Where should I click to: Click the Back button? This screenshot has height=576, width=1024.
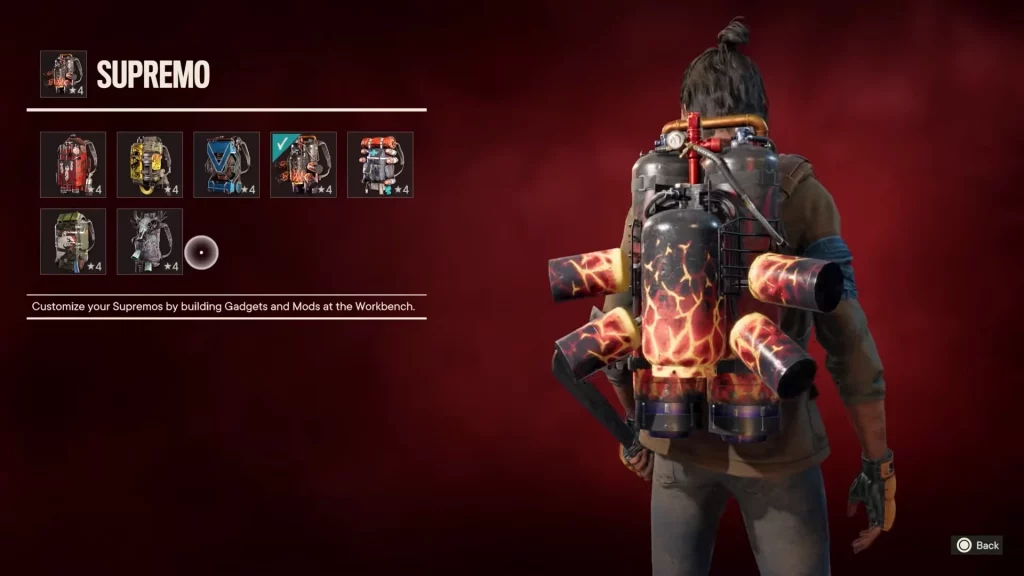(977, 545)
